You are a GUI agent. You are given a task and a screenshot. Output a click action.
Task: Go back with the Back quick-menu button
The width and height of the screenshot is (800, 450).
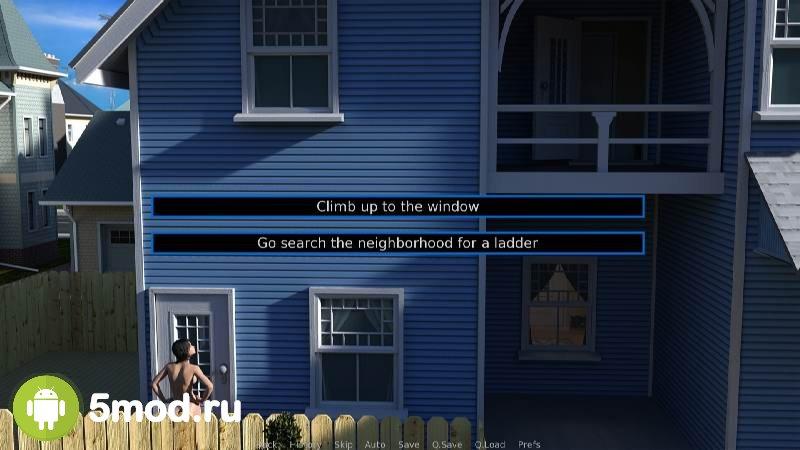268,444
